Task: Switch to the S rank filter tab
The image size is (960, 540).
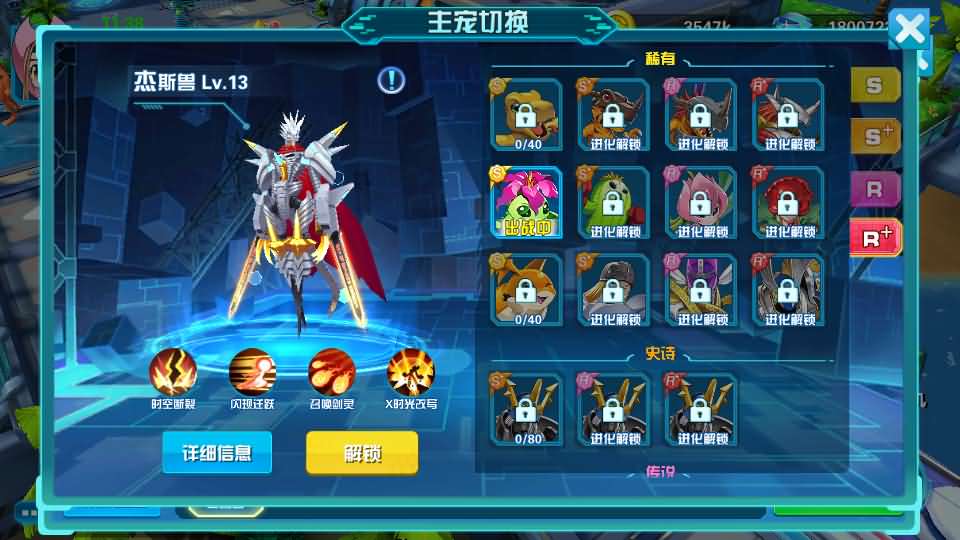Action: click(x=875, y=85)
